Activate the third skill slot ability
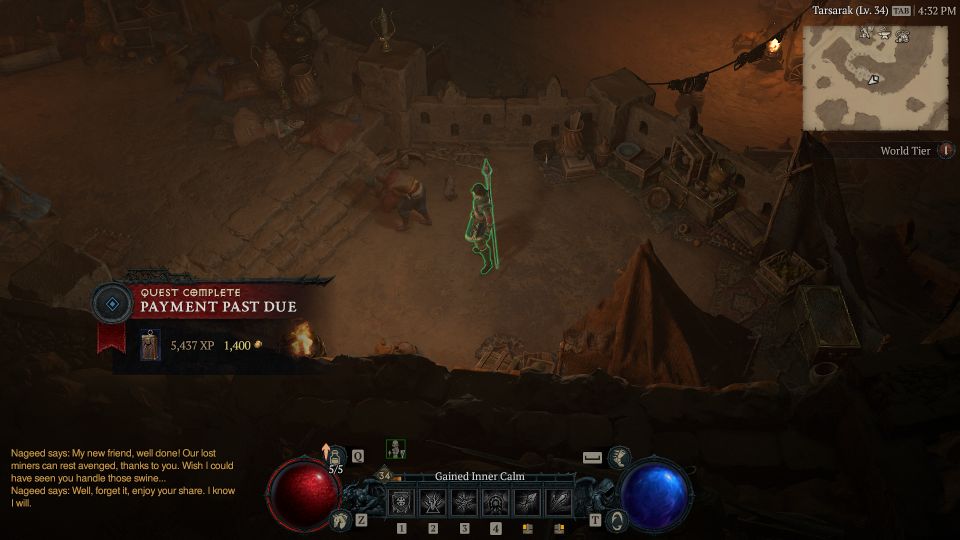This screenshot has height=540, width=960. pos(465,502)
